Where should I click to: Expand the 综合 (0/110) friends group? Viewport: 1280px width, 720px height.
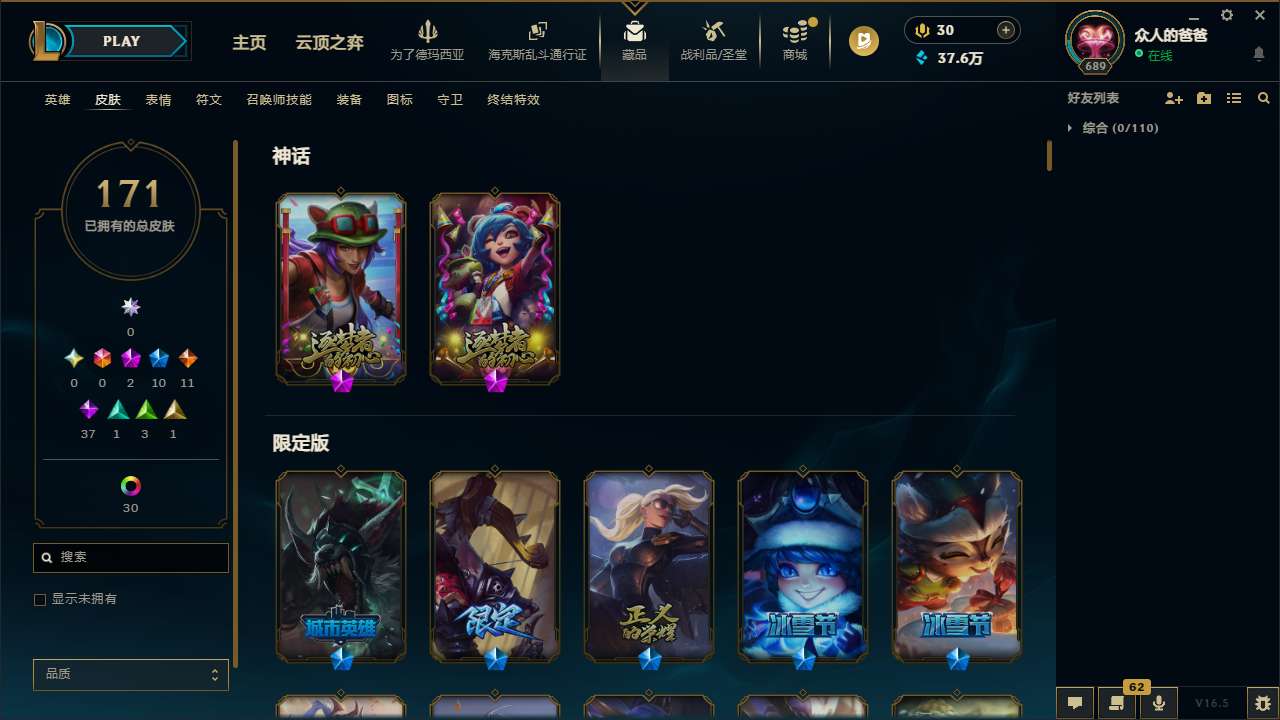click(1071, 128)
